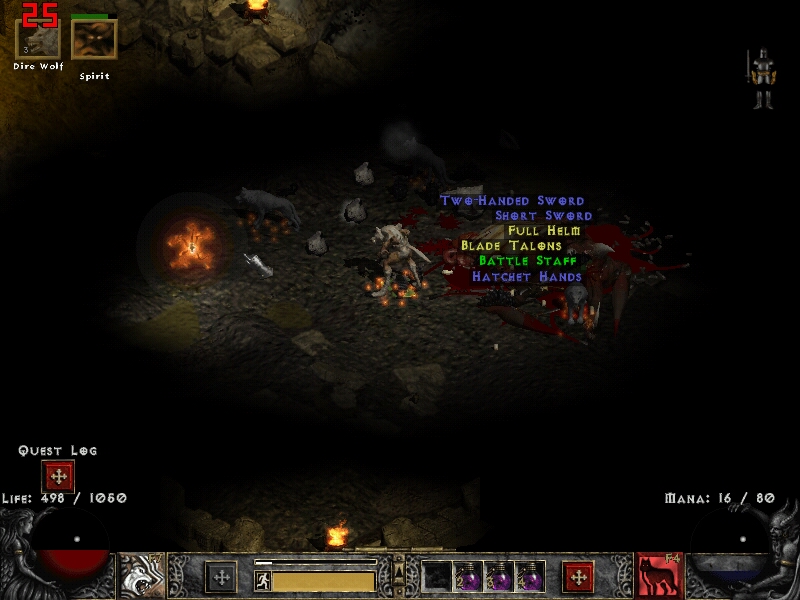This screenshot has width=800, height=600.
Task: Open the left skill selector wolf head icon
Action: coord(143,576)
